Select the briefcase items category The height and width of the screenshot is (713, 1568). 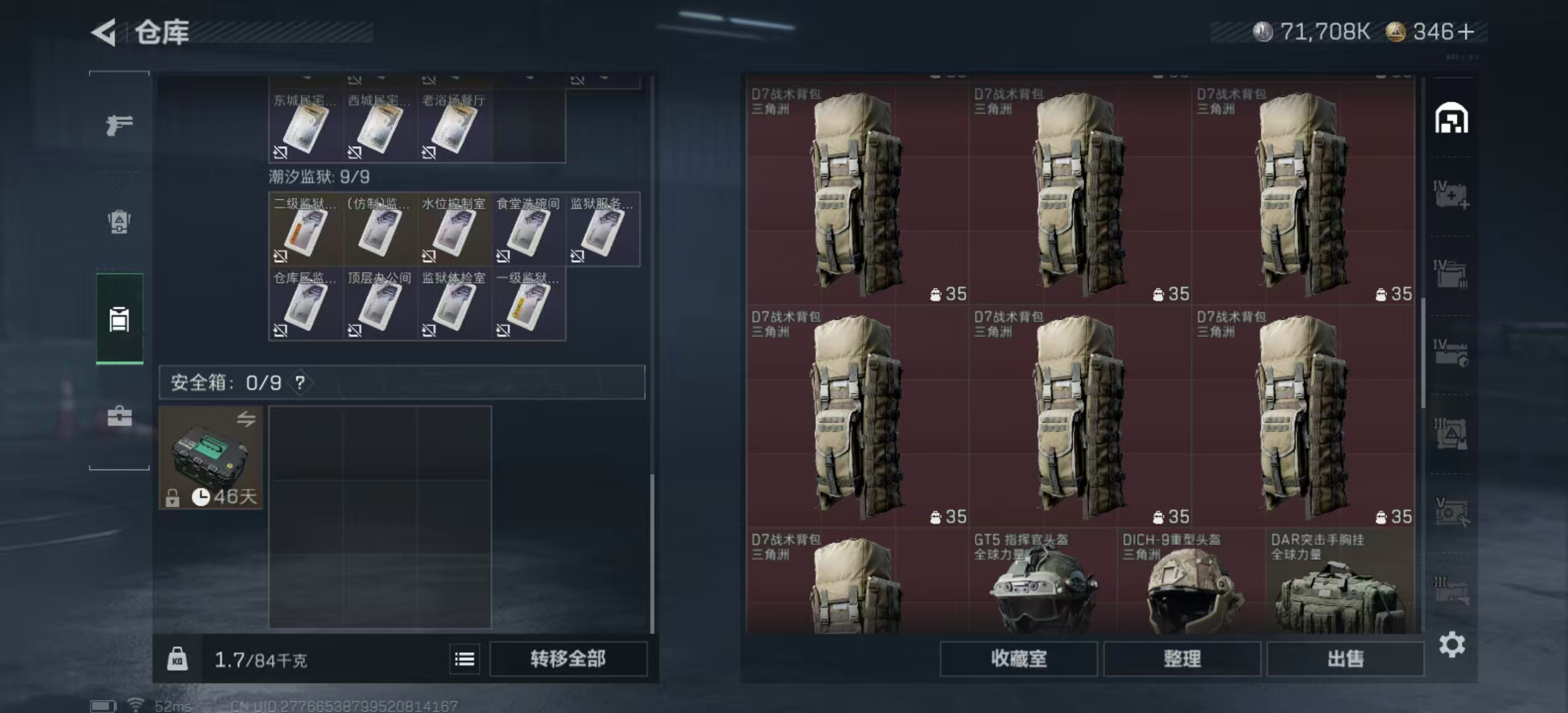(x=119, y=416)
